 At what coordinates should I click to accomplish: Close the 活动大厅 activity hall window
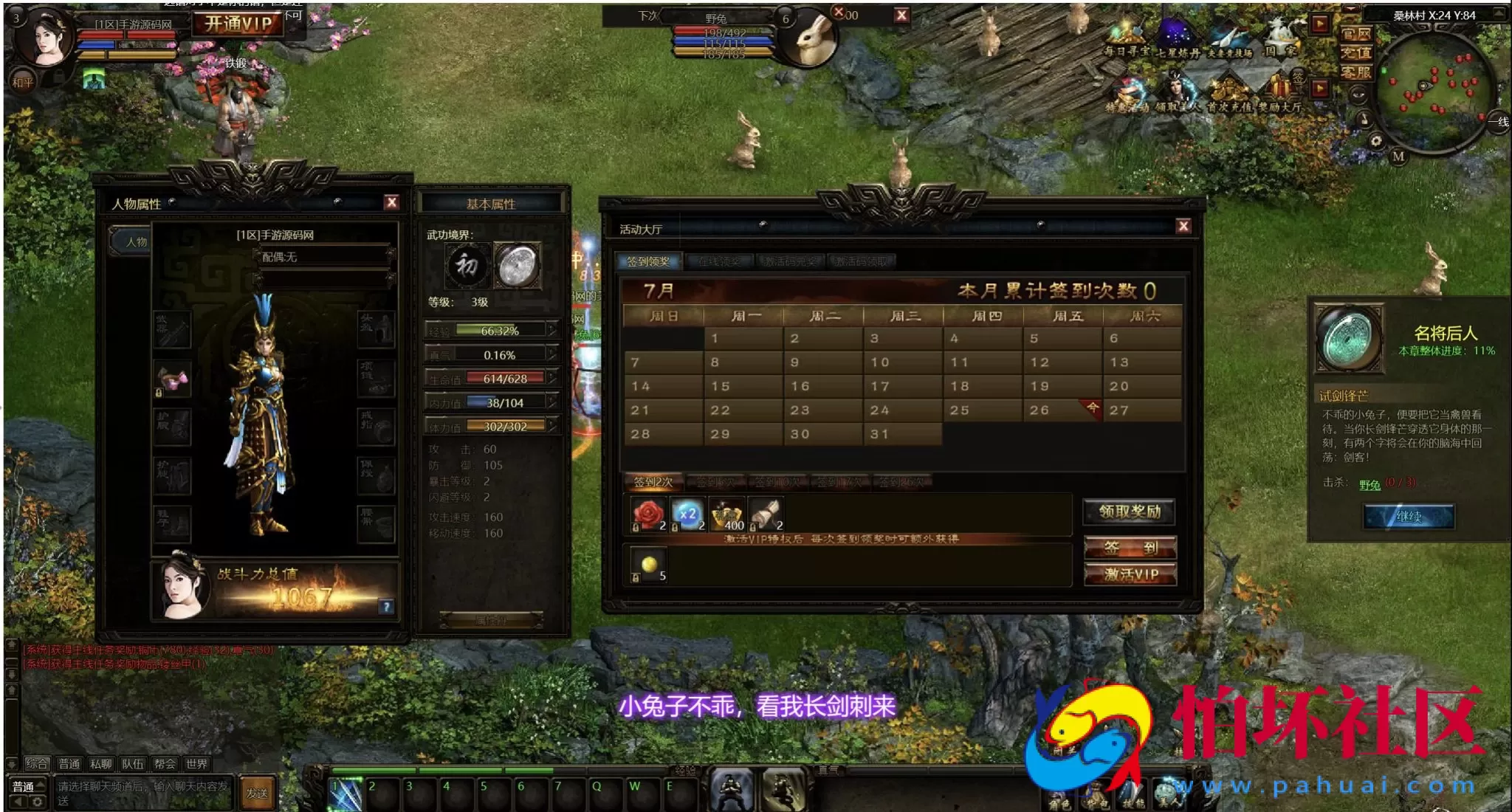1183,227
